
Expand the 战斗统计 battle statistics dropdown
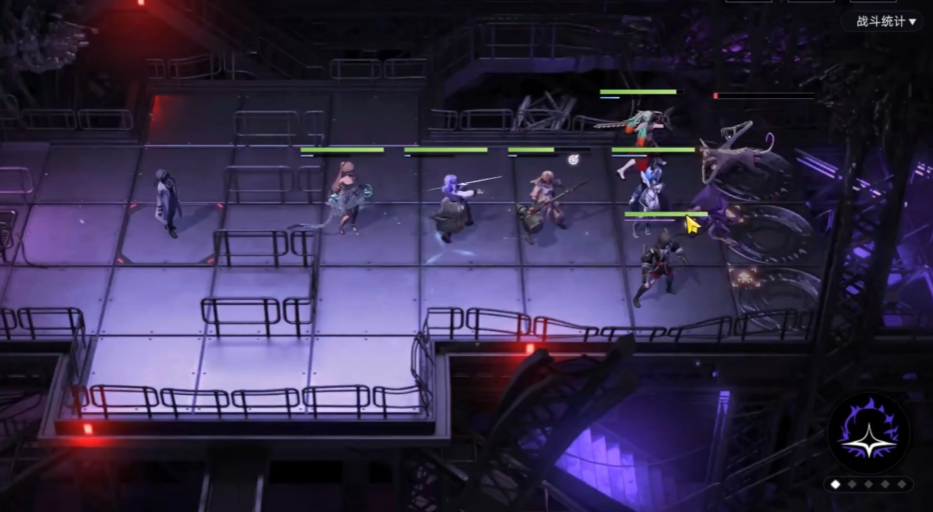coord(885,21)
